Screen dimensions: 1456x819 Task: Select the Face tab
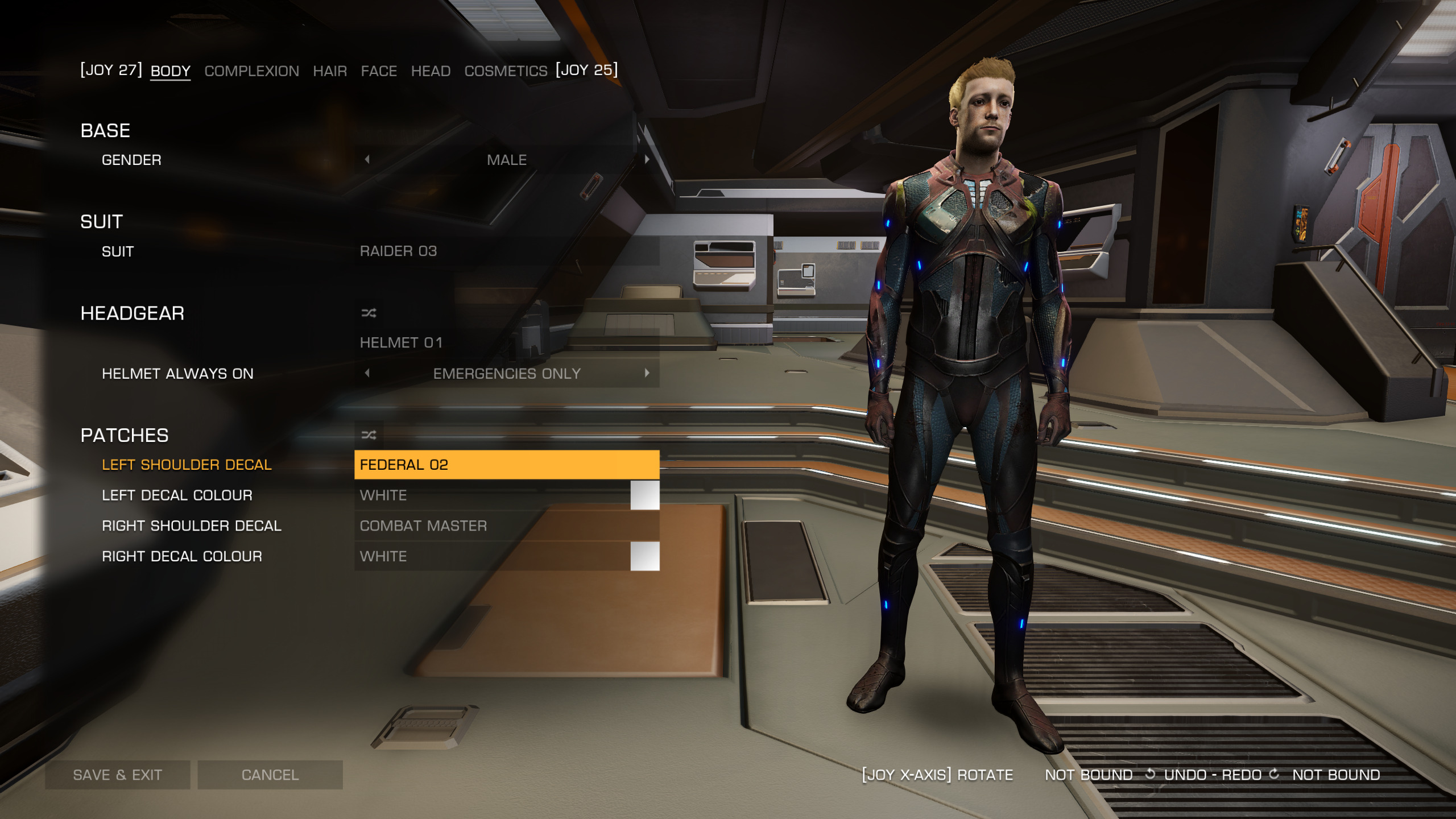click(x=379, y=71)
